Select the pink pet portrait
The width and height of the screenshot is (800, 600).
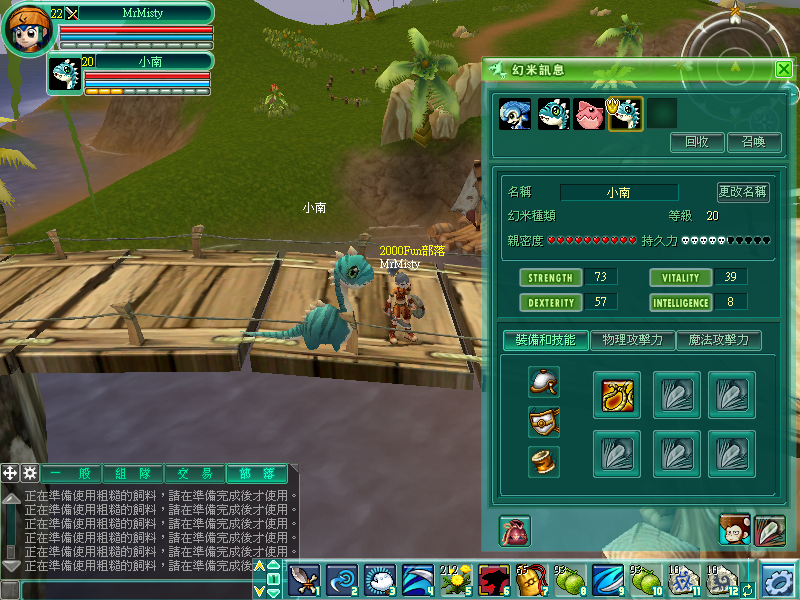589,113
